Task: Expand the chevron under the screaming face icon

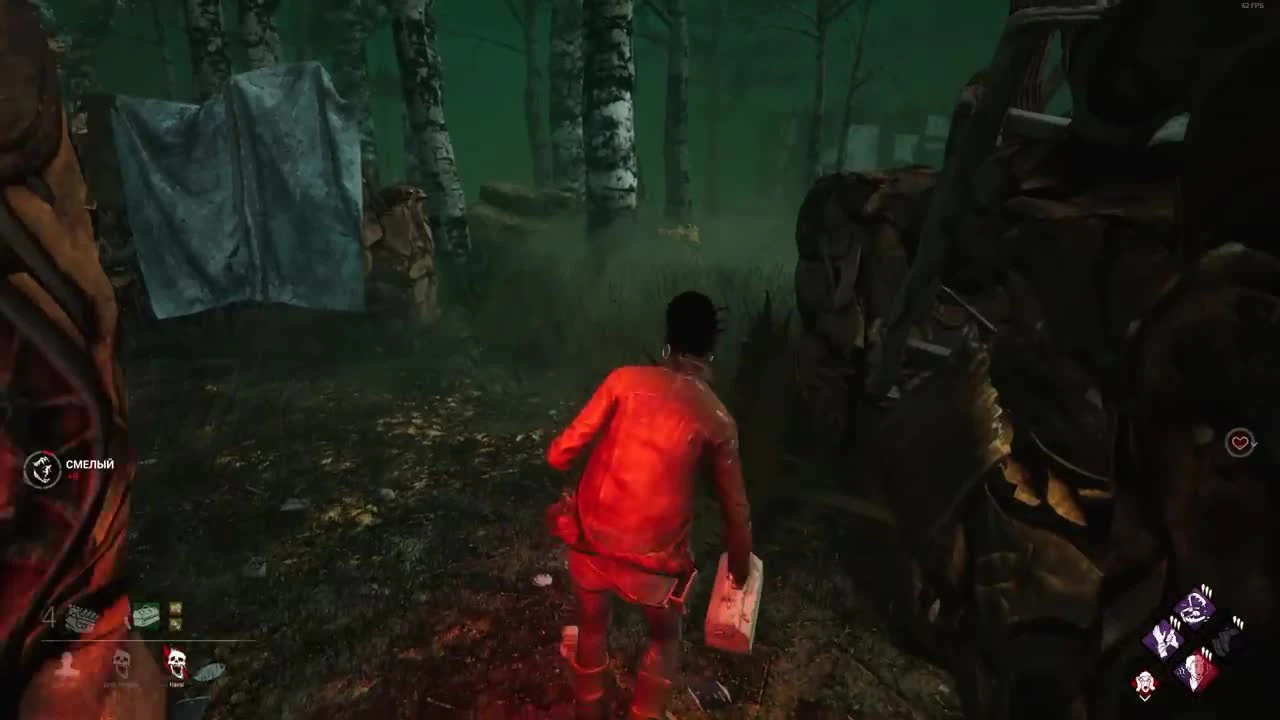Action: (x=1144, y=698)
